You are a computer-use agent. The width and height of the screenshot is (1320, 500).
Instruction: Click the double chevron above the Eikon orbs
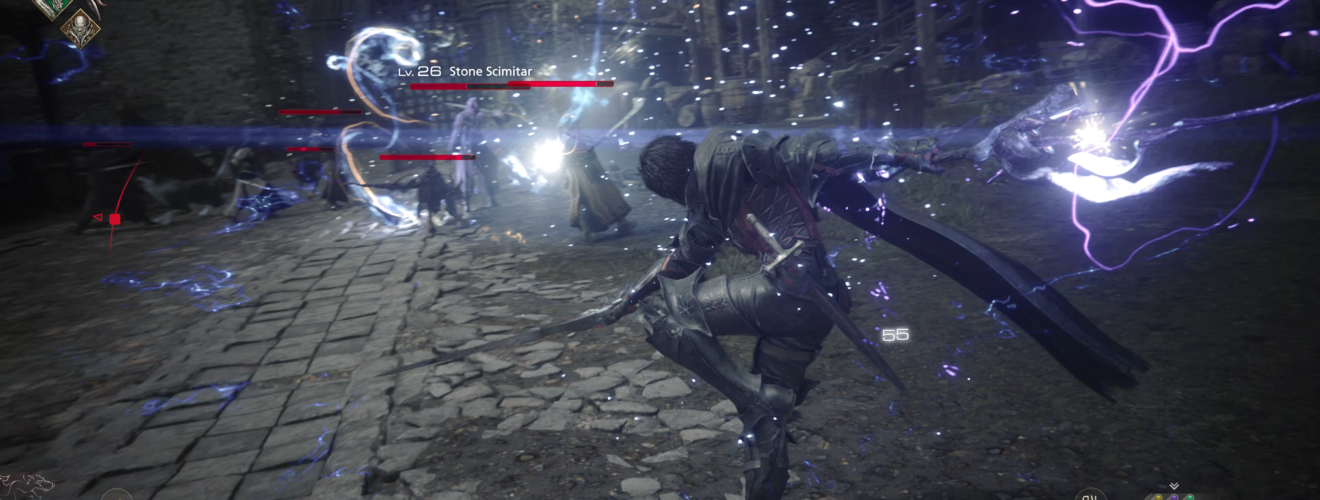(x=1173, y=486)
